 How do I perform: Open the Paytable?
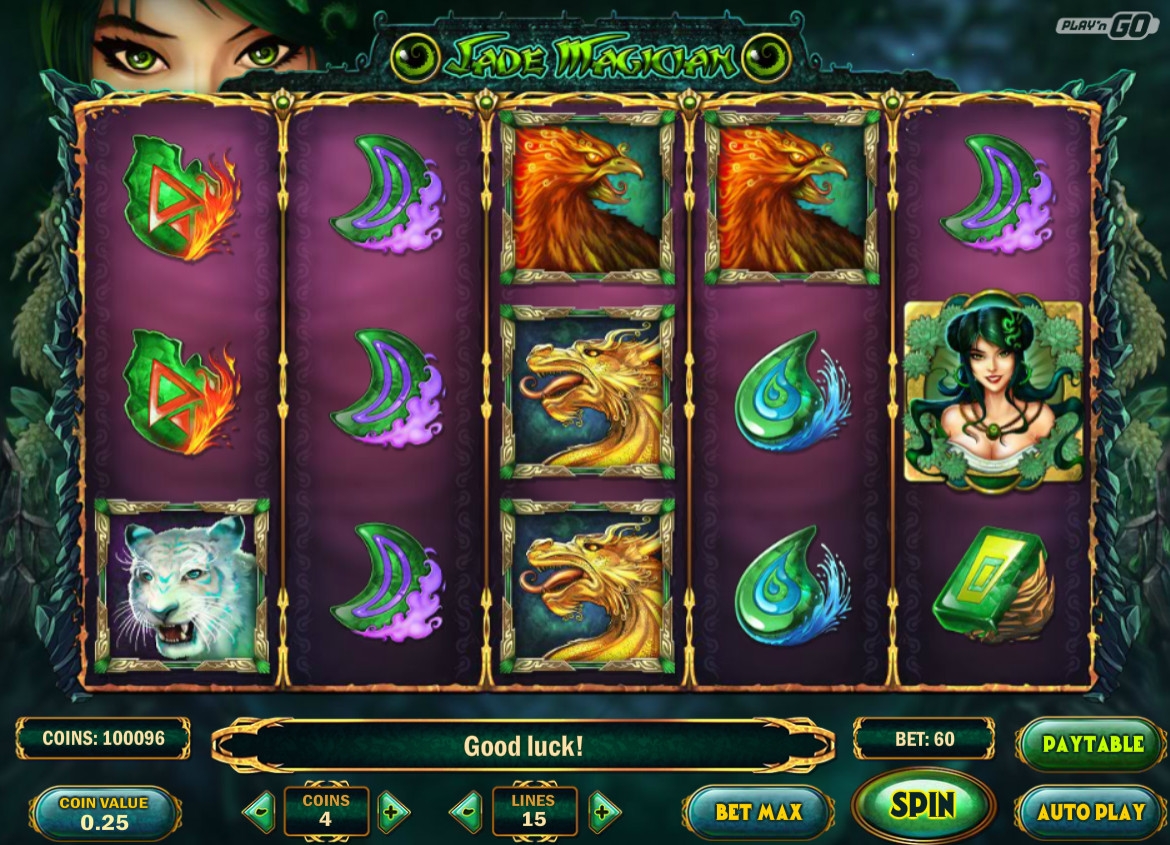point(1092,745)
